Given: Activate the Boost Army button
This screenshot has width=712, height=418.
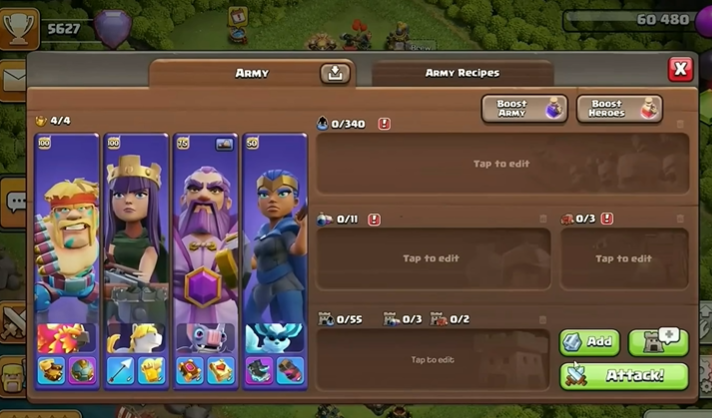Looking at the screenshot, I should (x=524, y=108).
